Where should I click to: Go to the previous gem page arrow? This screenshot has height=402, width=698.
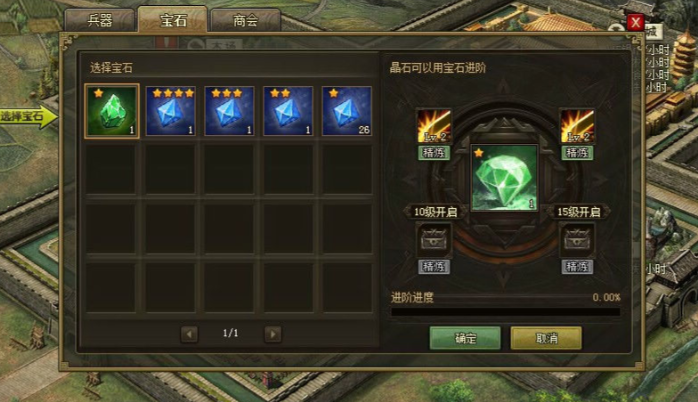190,334
